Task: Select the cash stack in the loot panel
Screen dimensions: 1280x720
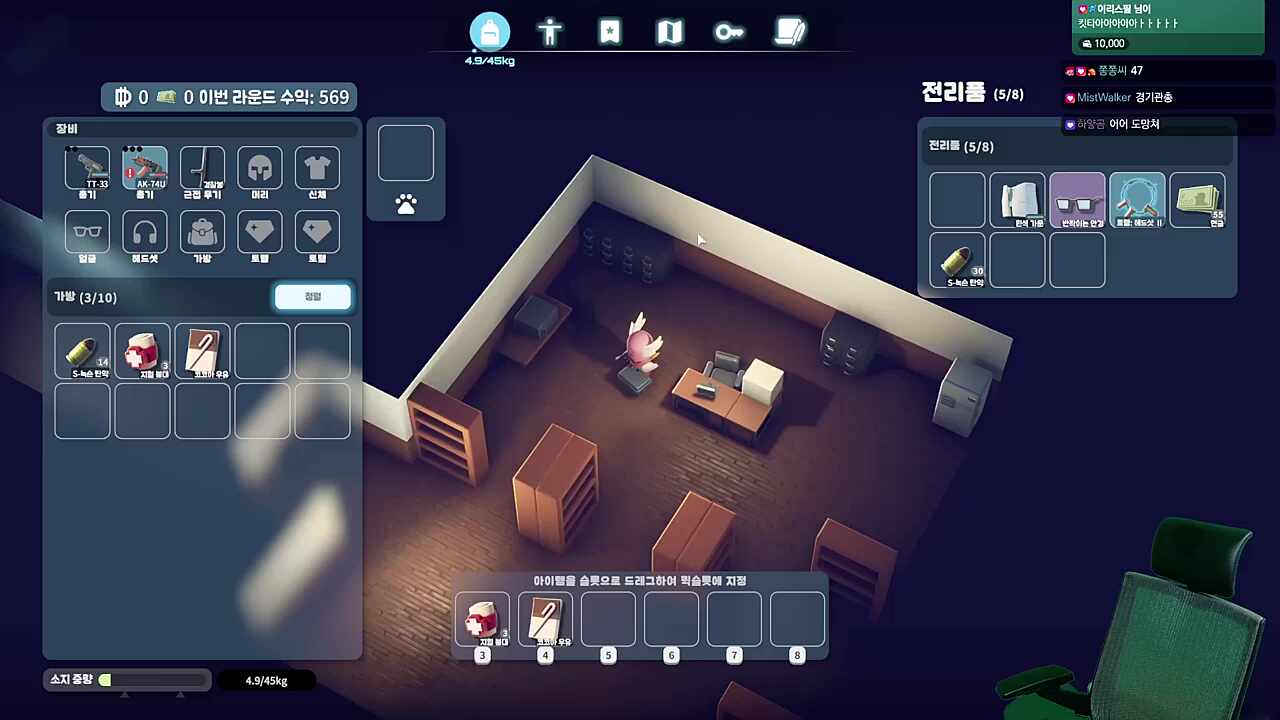Action: (1197, 199)
